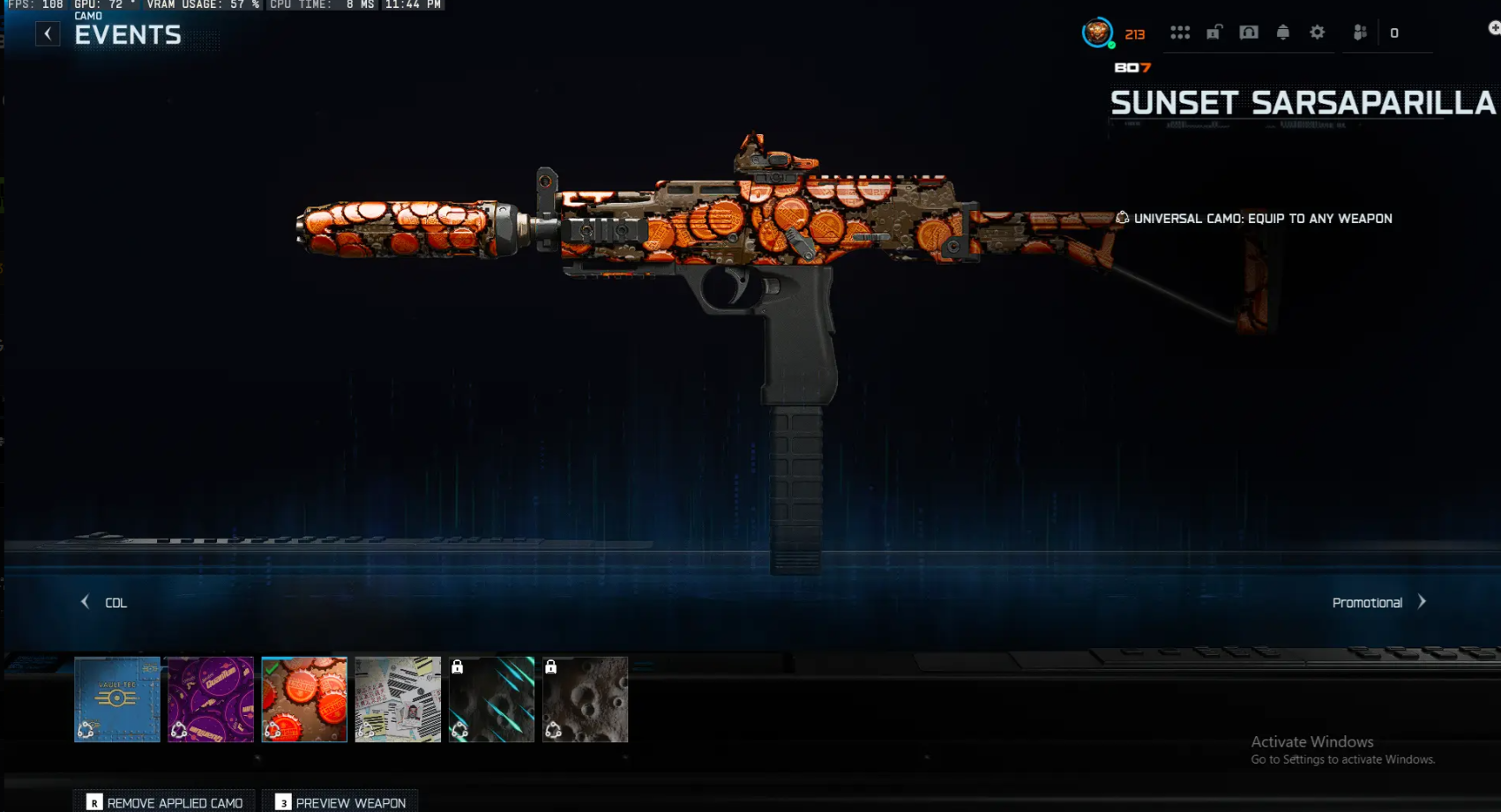Select the locked moon crater camo
1501x812 pixels.
[x=585, y=699]
